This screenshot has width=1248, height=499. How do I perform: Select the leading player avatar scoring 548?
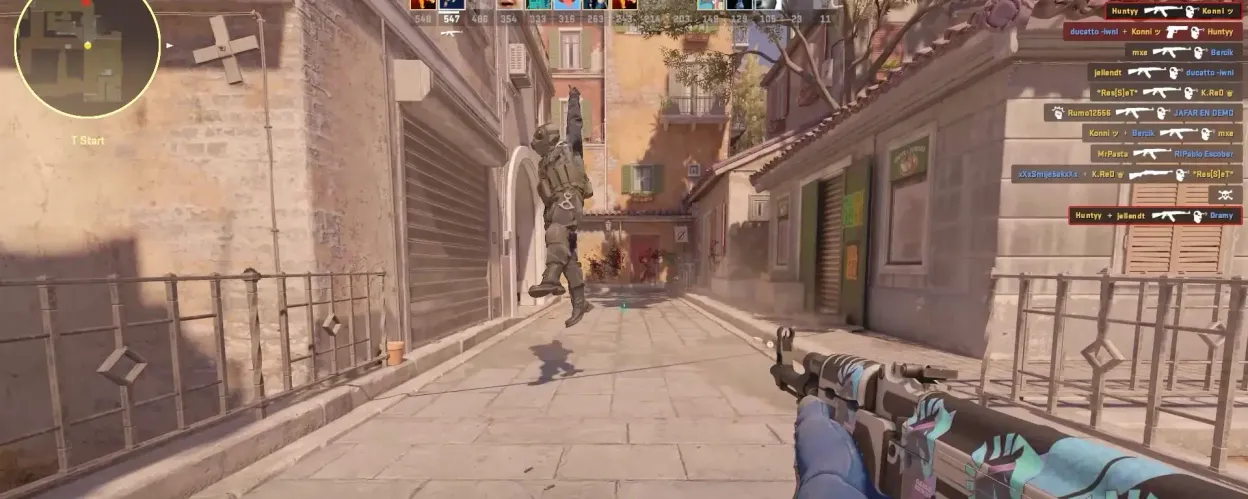422,4
